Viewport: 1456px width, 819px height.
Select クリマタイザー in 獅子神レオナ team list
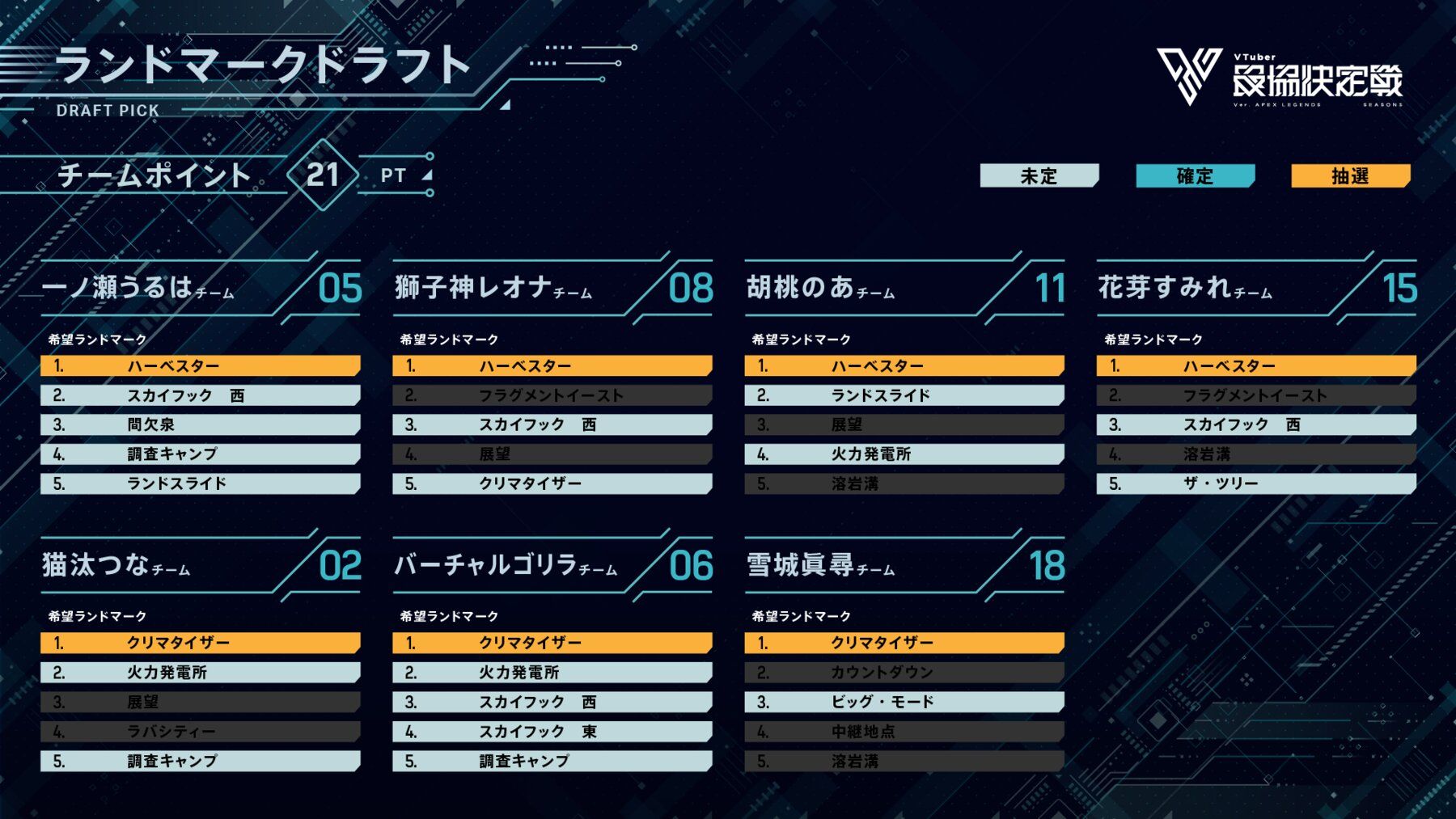pyautogui.click(x=552, y=483)
